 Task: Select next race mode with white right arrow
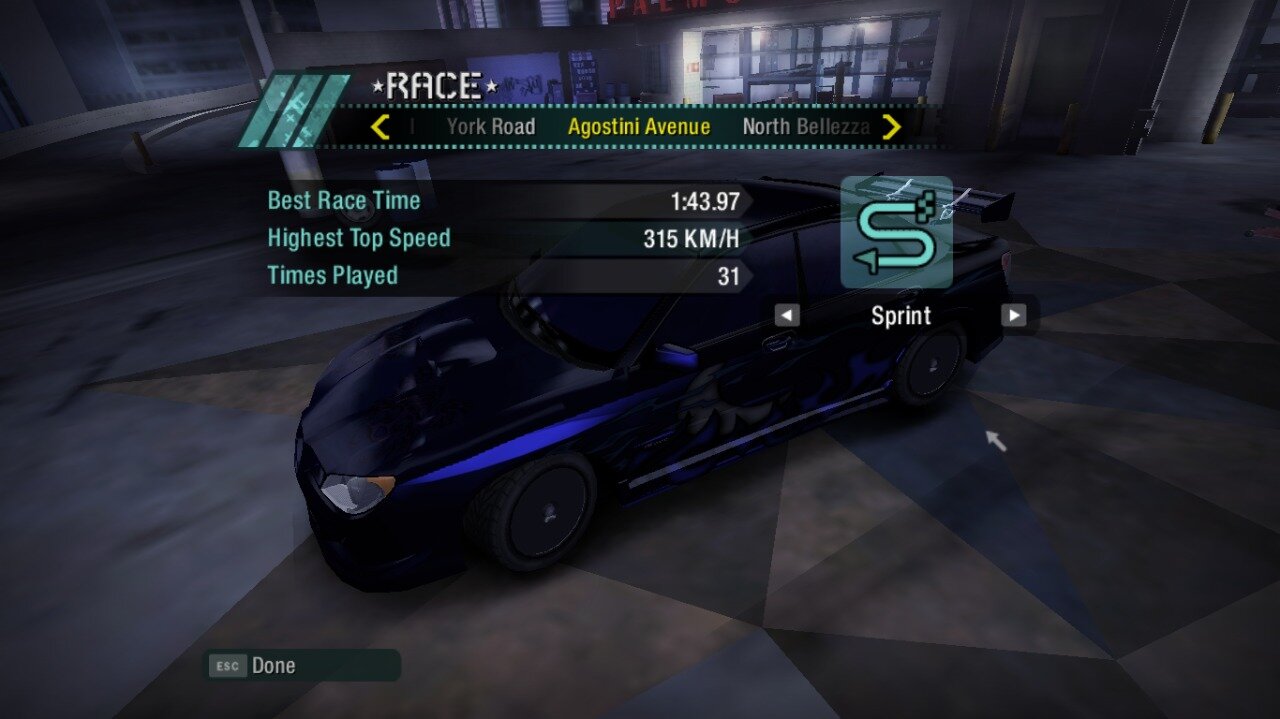pyautogui.click(x=1014, y=316)
